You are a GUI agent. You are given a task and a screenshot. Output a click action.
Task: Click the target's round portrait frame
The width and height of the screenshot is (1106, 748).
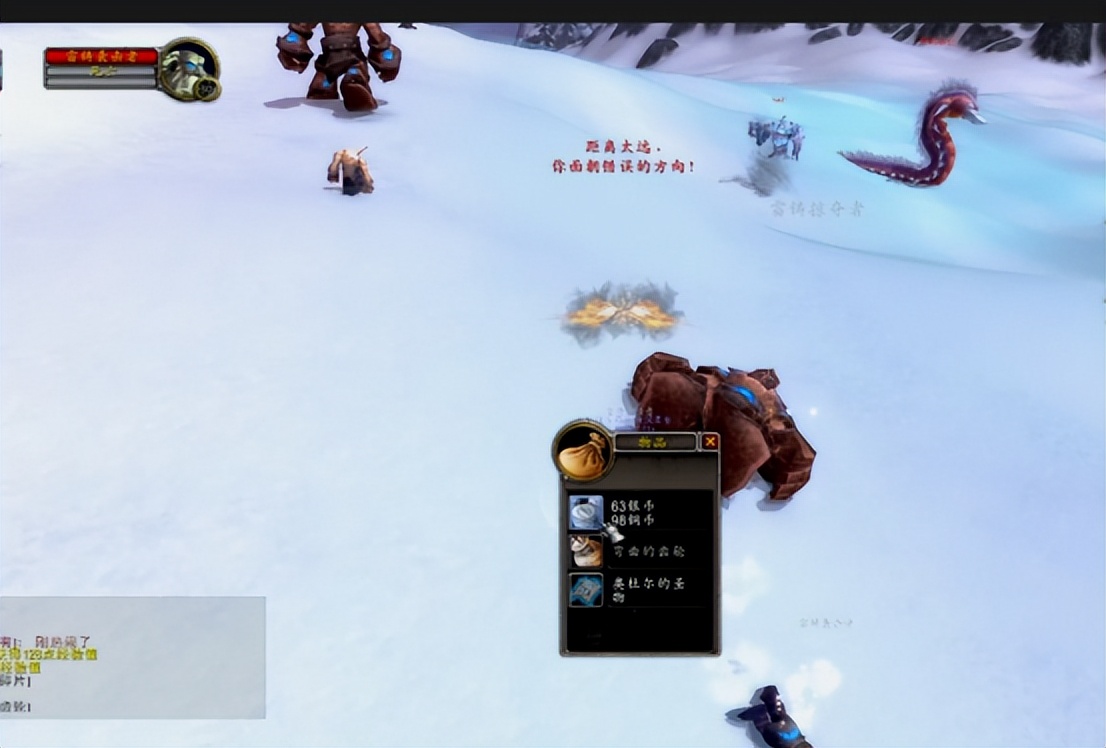click(188, 68)
